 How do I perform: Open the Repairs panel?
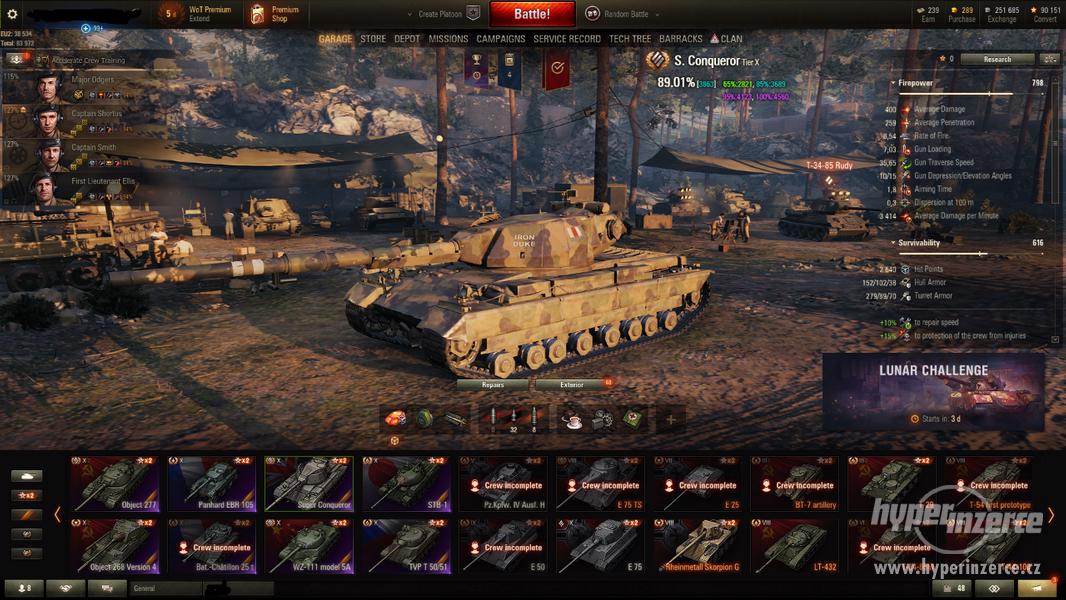493,384
